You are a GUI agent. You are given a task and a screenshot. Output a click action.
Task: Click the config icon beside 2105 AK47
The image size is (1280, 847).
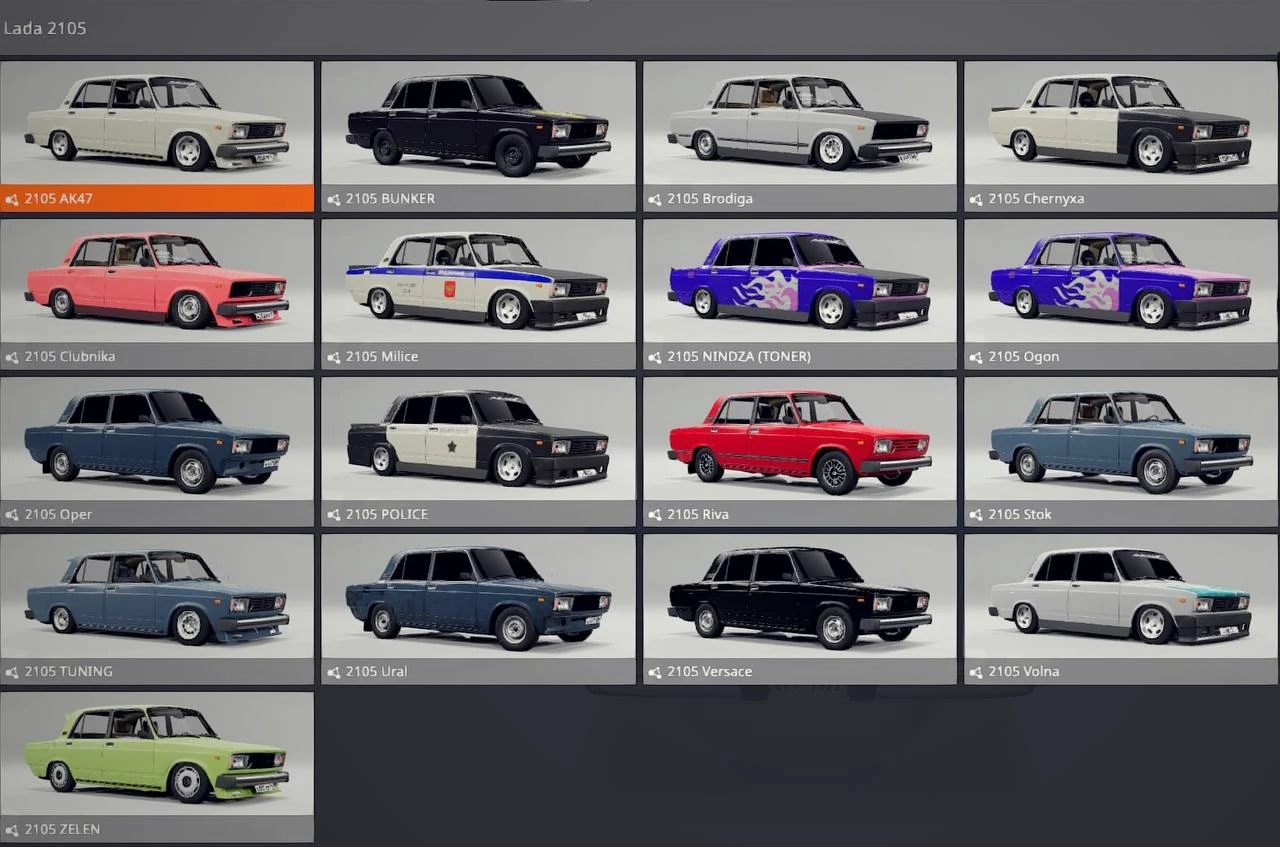[x=12, y=198]
